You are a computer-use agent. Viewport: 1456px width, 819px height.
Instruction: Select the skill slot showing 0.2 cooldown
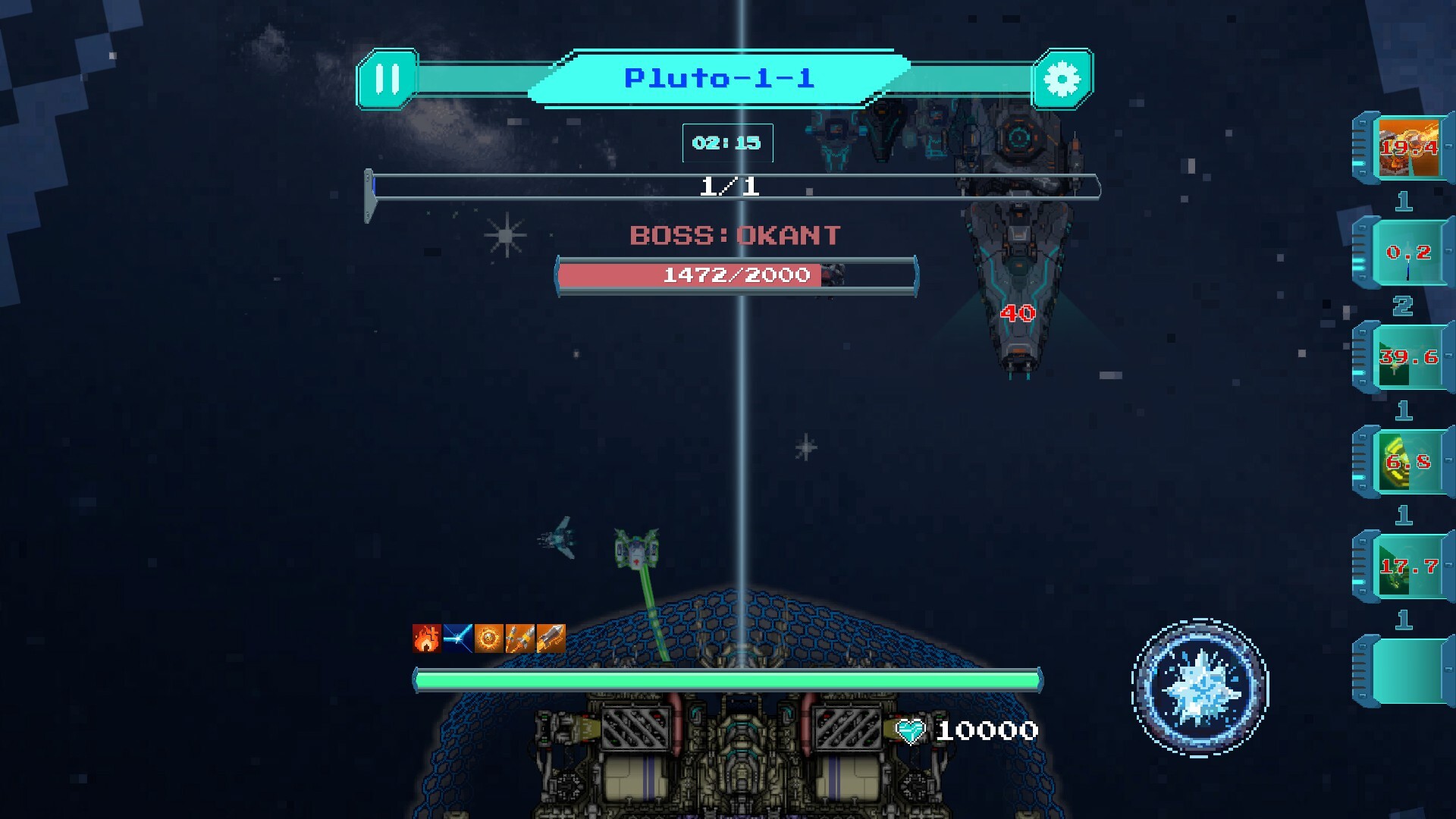pos(1408,252)
